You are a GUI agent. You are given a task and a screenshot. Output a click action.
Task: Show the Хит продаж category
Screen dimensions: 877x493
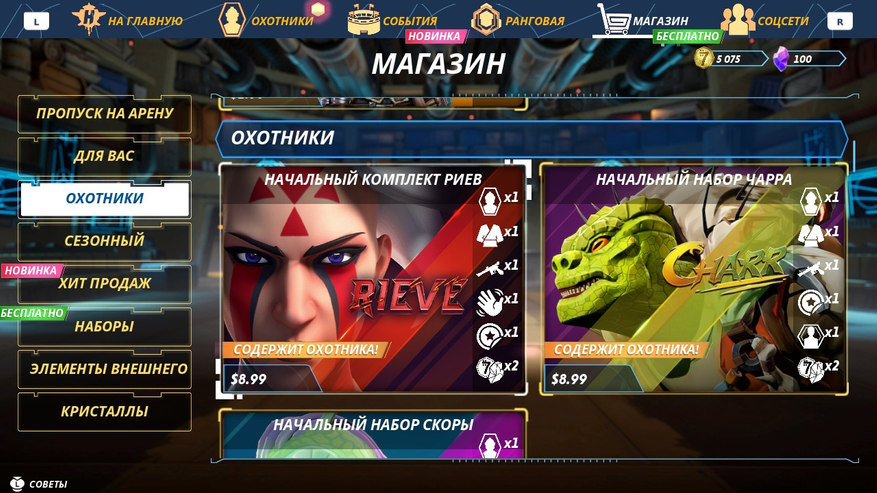(x=104, y=284)
